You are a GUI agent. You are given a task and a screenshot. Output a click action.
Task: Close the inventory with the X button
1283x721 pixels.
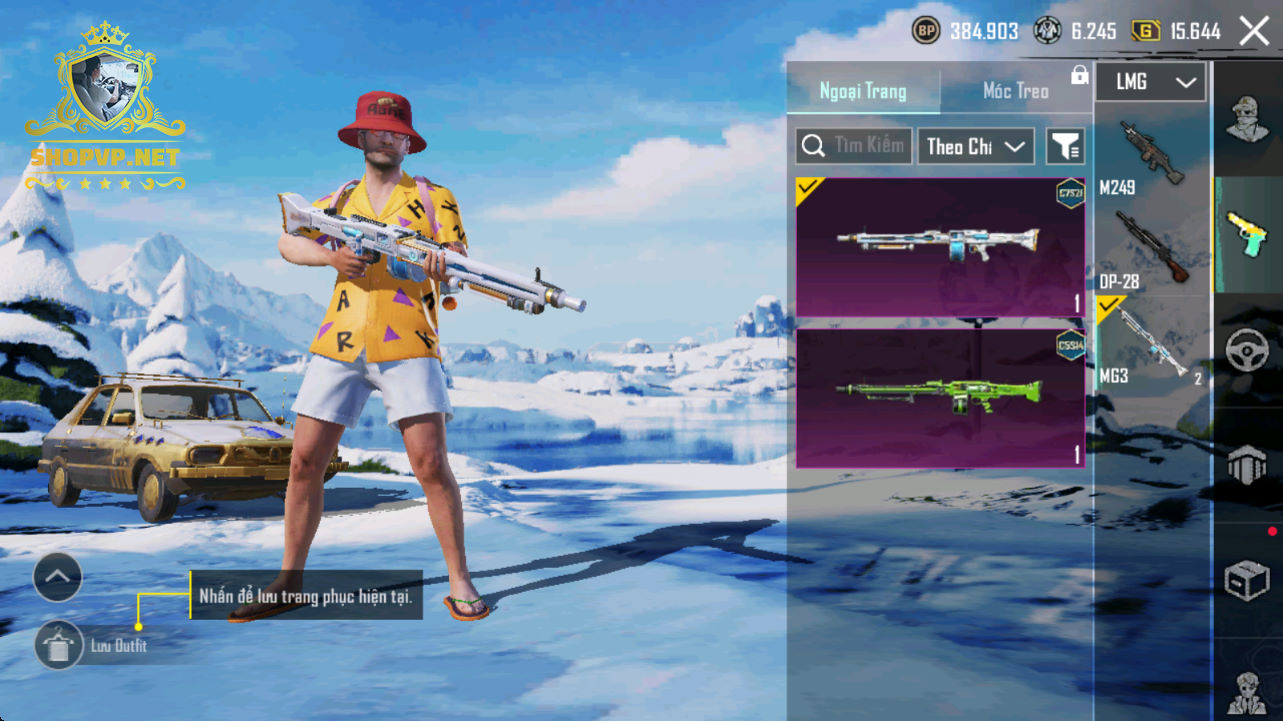pos(1254,31)
